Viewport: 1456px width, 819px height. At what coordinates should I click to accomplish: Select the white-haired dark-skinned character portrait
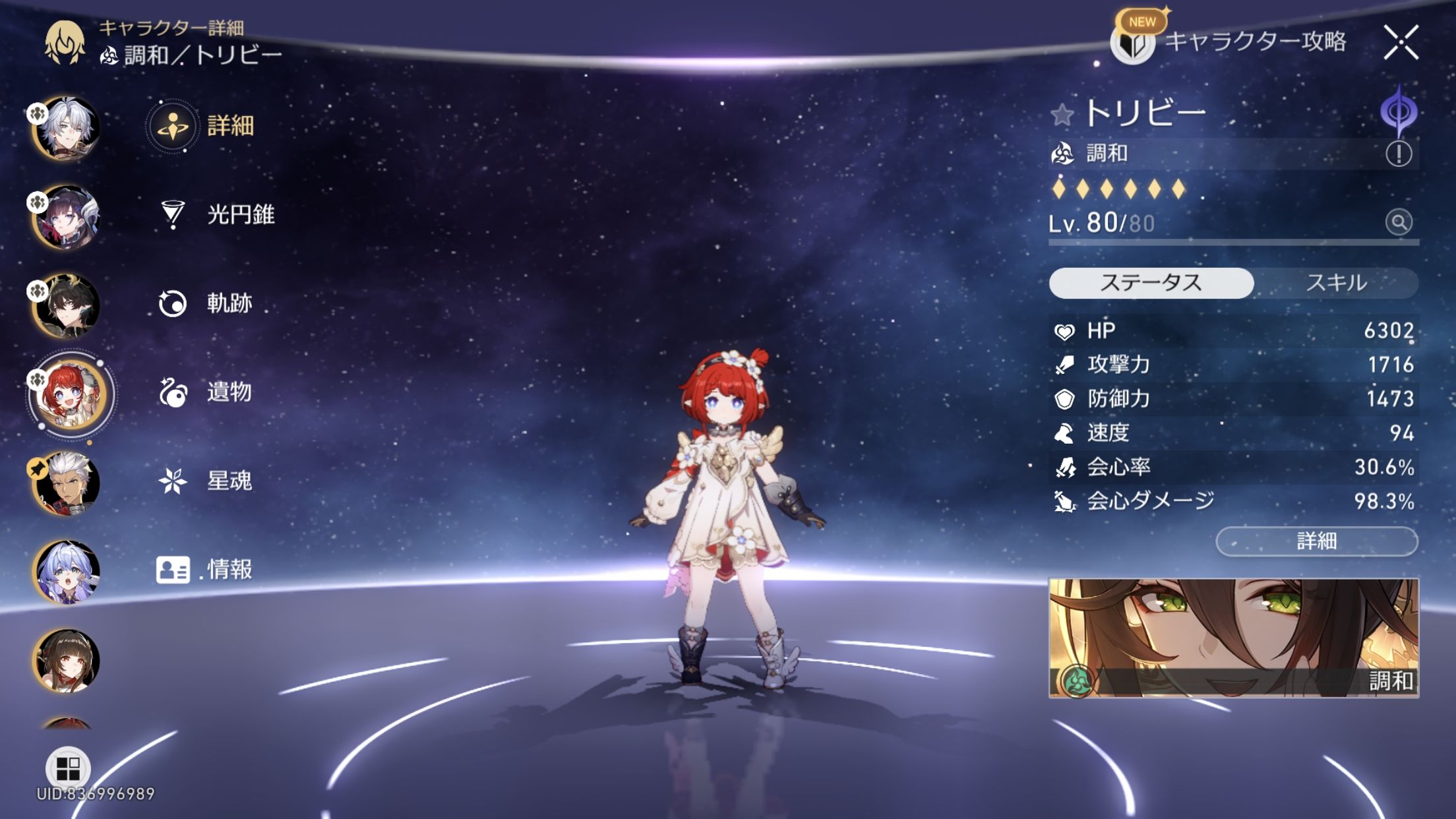point(67,483)
